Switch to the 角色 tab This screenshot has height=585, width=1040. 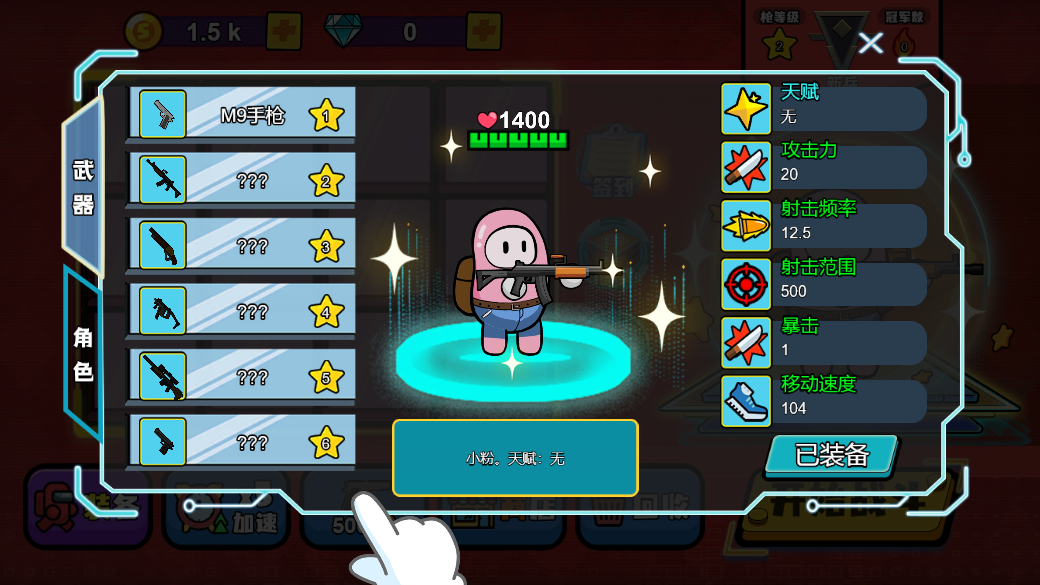(x=83, y=354)
